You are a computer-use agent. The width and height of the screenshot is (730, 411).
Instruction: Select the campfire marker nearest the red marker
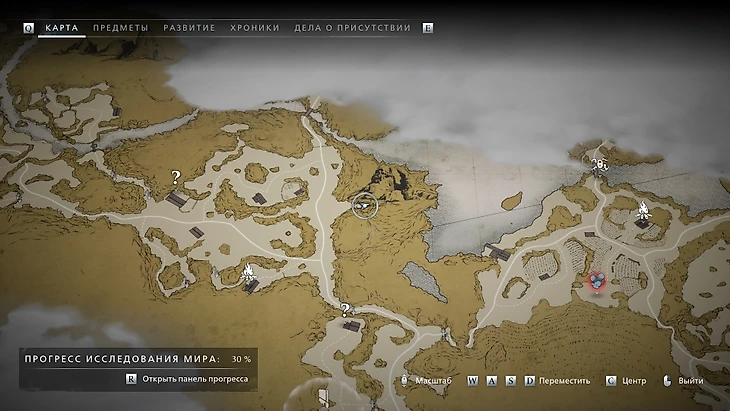coord(644,211)
